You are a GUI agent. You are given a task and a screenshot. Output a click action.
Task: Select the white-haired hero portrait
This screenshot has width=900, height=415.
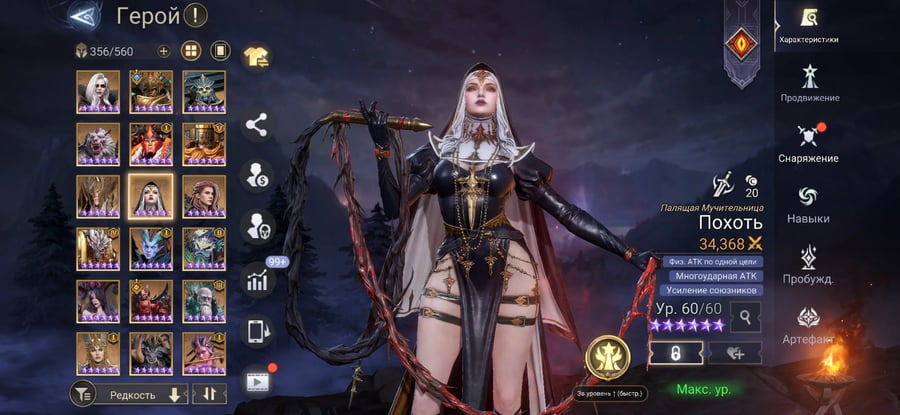pos(98,91)
